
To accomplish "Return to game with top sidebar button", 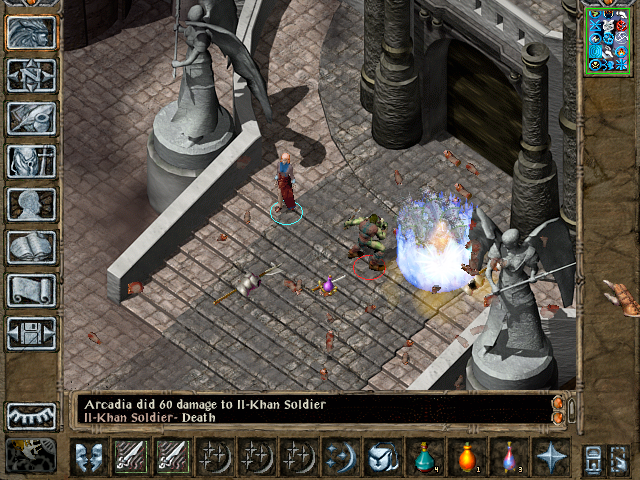I will click(x=31, y=32).
